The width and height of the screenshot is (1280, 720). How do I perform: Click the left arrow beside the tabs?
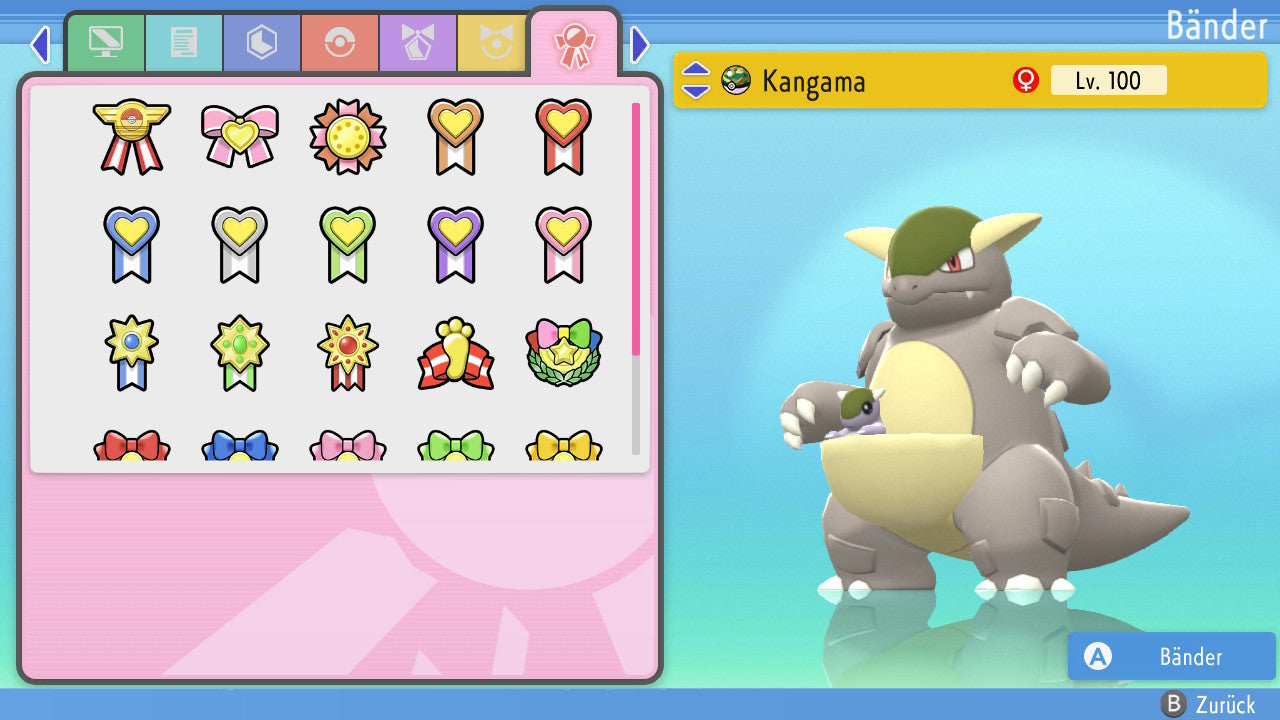pos(40,44)
